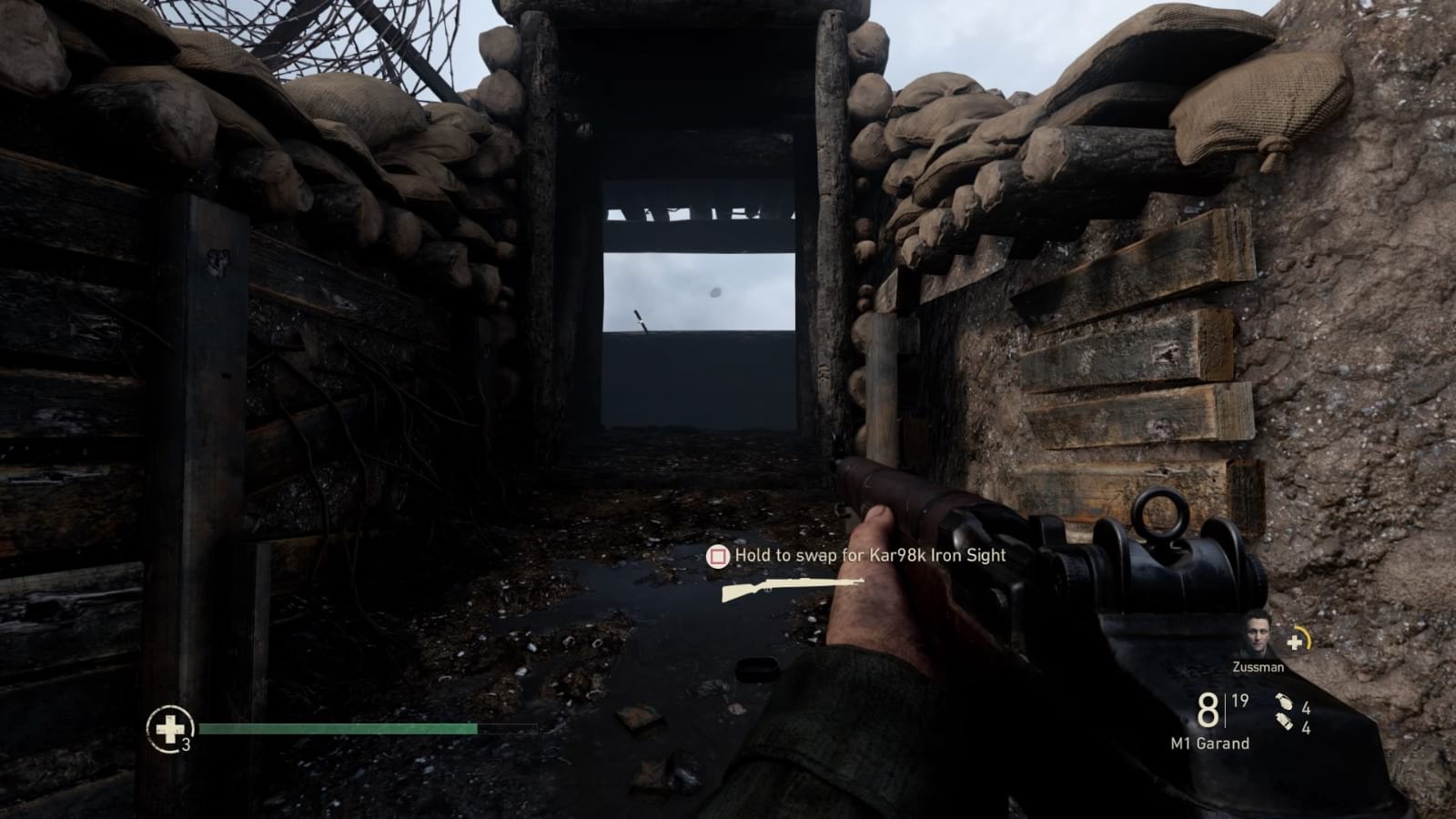
Task: Click the yellow arc around Zussman's health plus
Action: click(1309, 637)
